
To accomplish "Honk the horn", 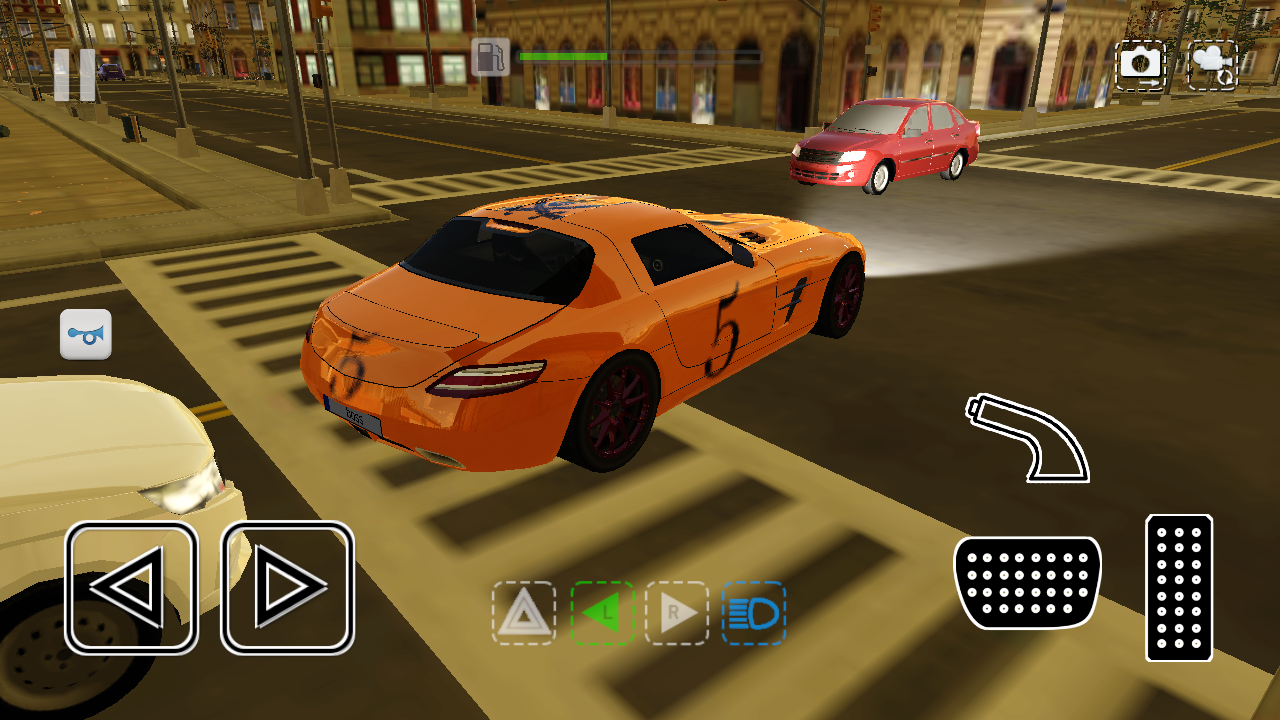I will click(x=85, y=335).
